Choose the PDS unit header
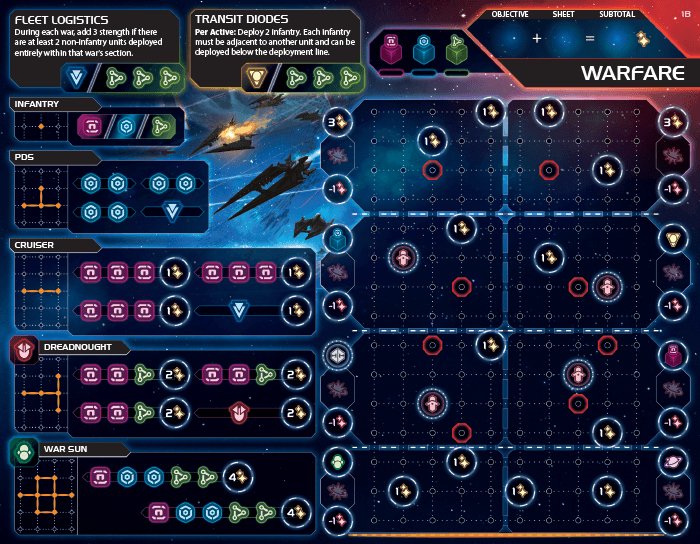Screen dimensions: 700x544 click(25, 157)
